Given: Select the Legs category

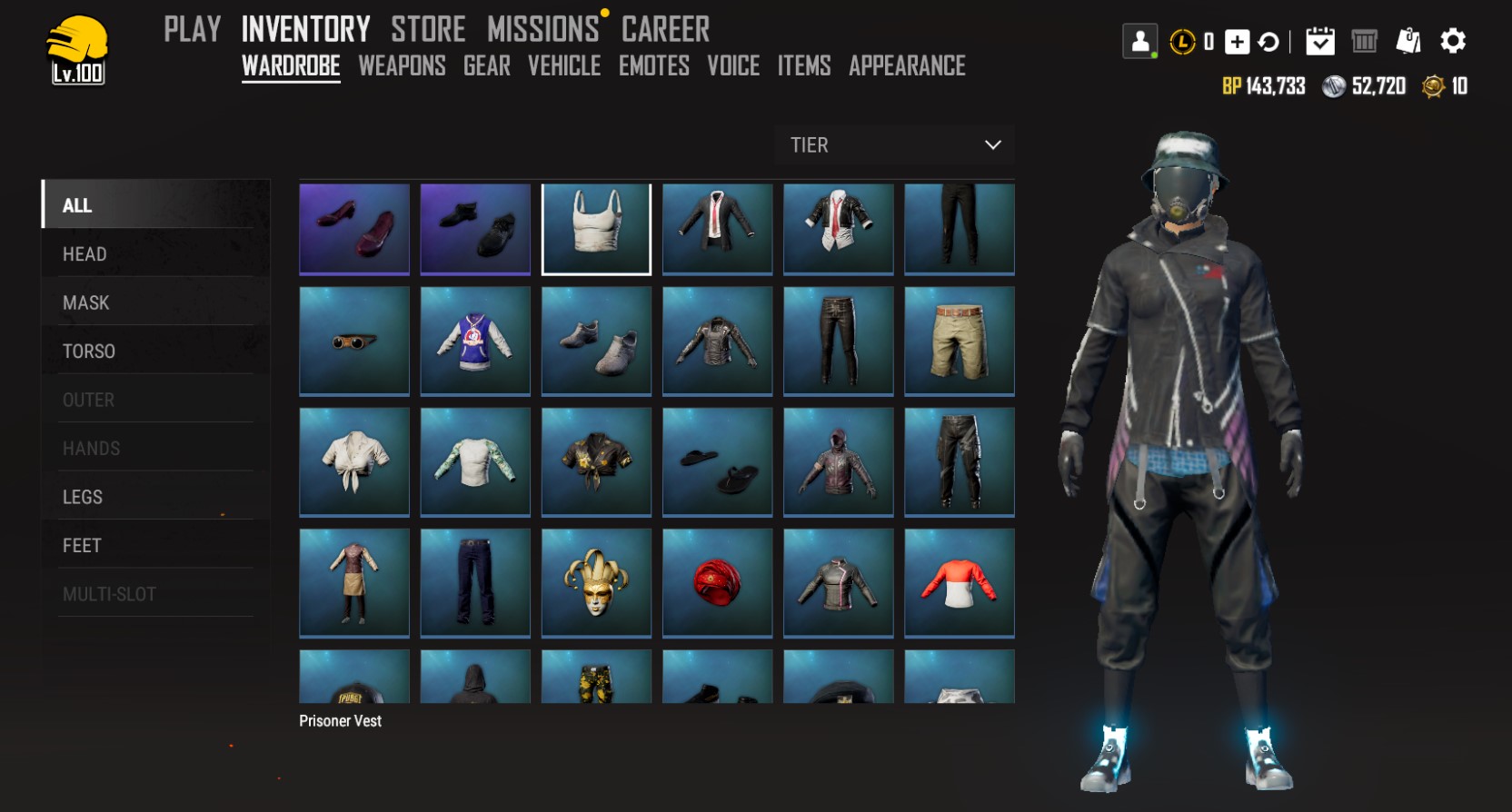Looking at the screenshot, I should tap(82, 497).
